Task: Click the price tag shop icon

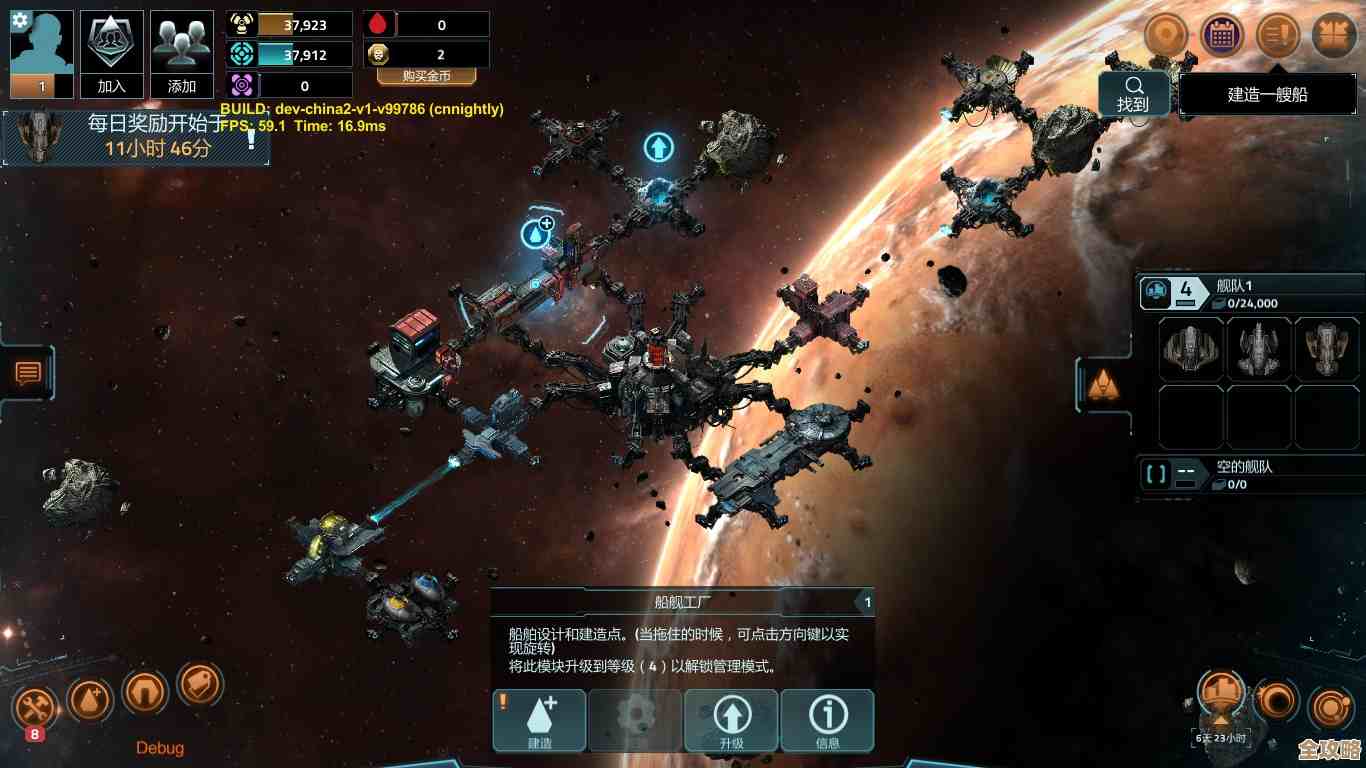Action: click(x=199, y=684)
